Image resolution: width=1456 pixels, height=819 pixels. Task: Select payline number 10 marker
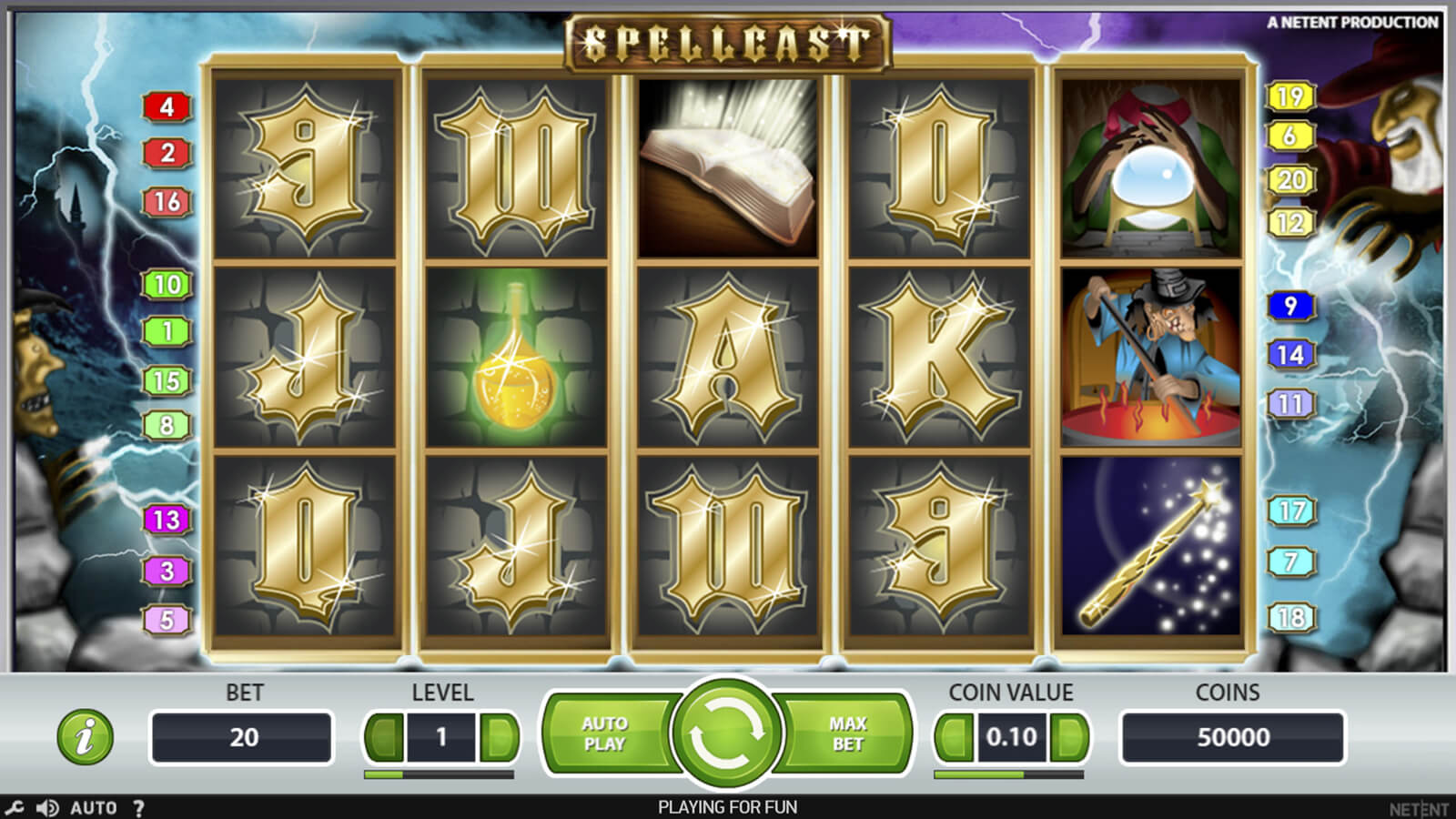pyautogui.click(x=167, y=285)
